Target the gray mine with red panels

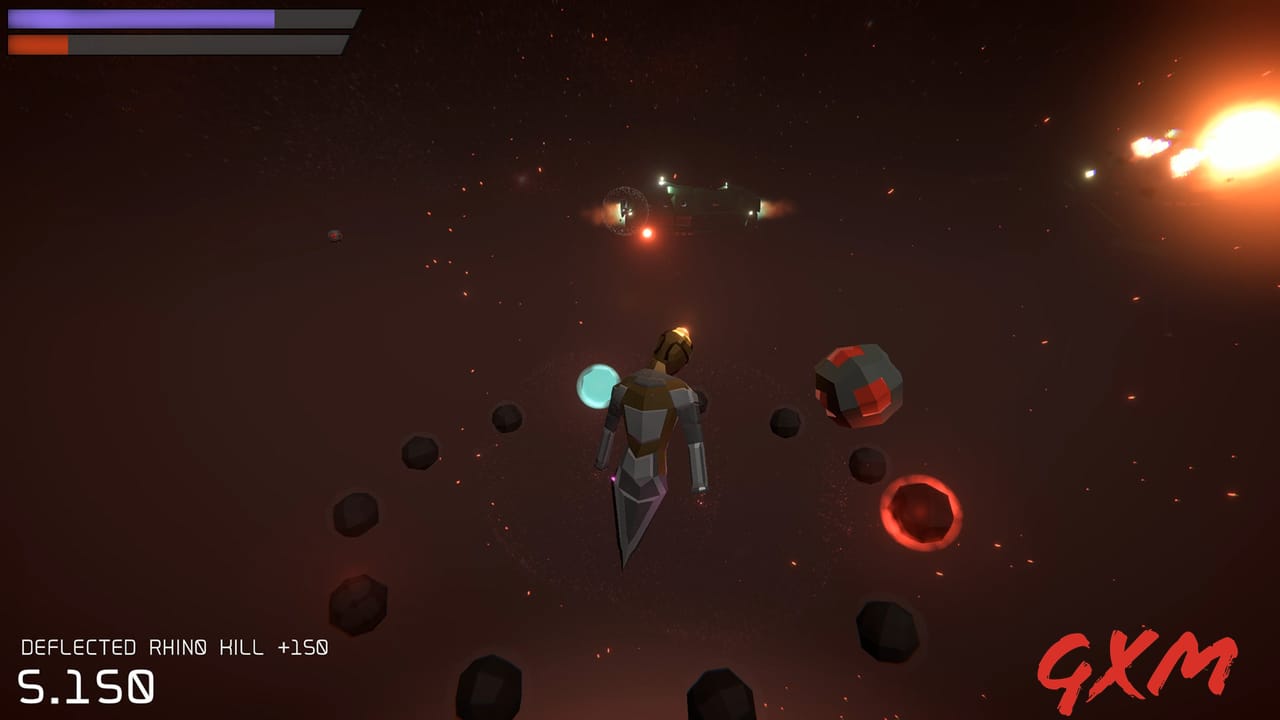(857, 383)
